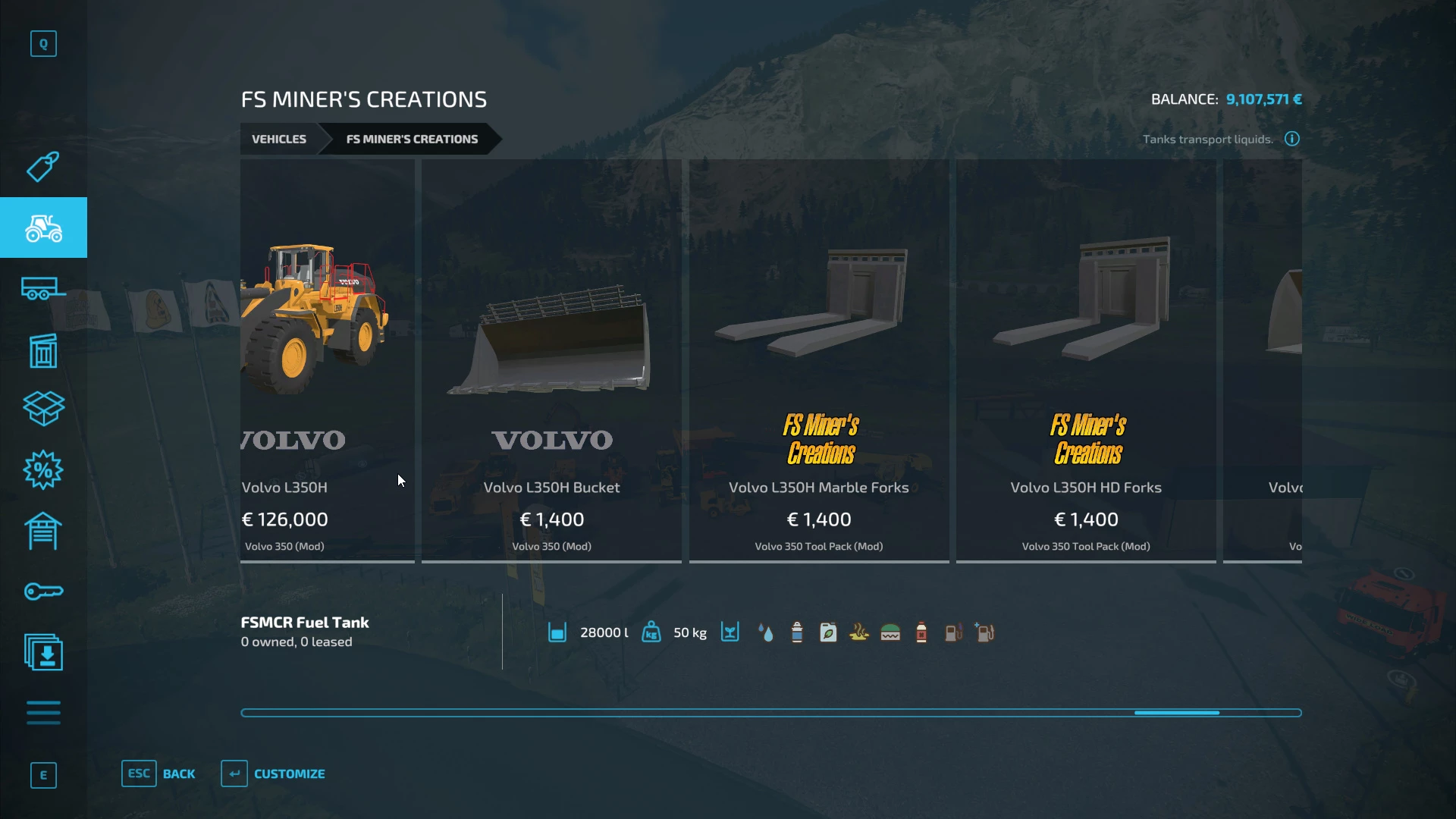Open info about tanks transporting liquids
Image resolution: width=1456 pixels, height=819 pixels.
pos(1291,139)
